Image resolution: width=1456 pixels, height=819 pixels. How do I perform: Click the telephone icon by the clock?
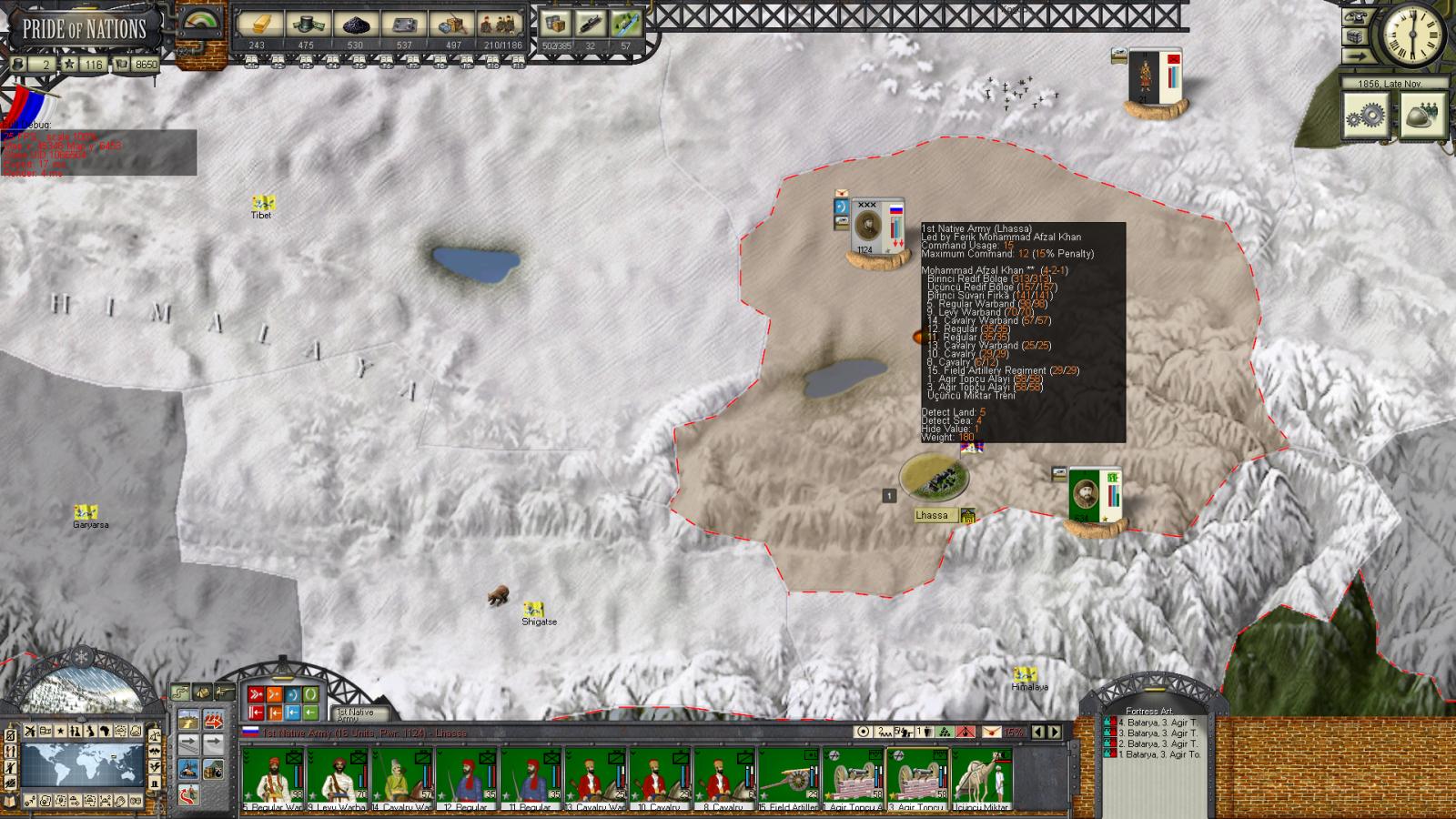coord(1356,16)
